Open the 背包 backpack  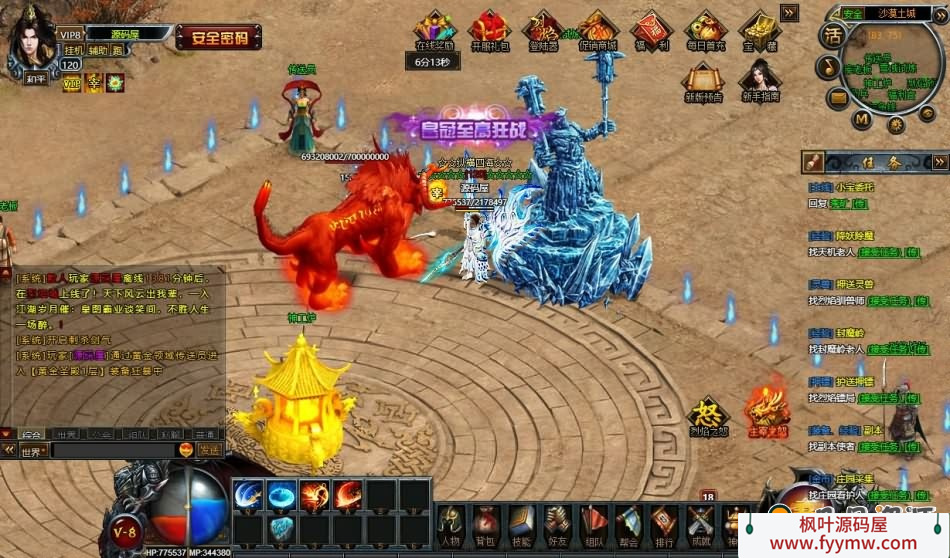(x=487, y=522)
